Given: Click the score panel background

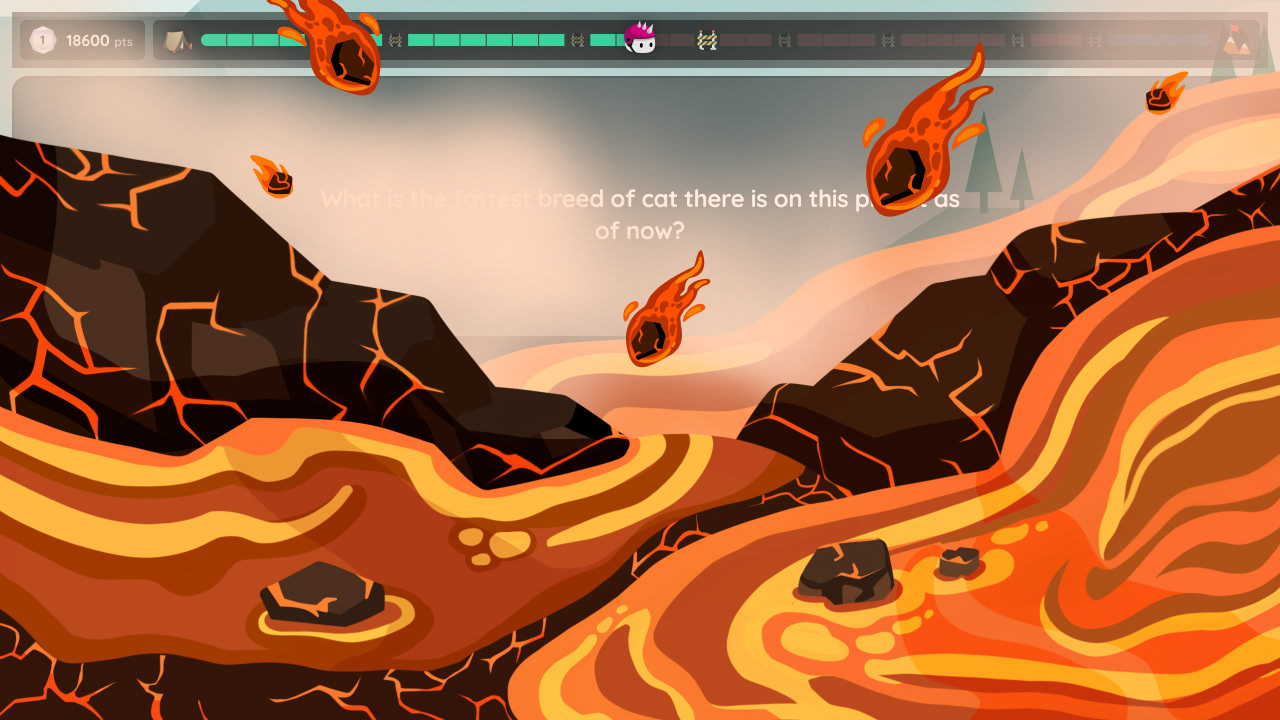Looking at the screenshot, I should point(82,40).
